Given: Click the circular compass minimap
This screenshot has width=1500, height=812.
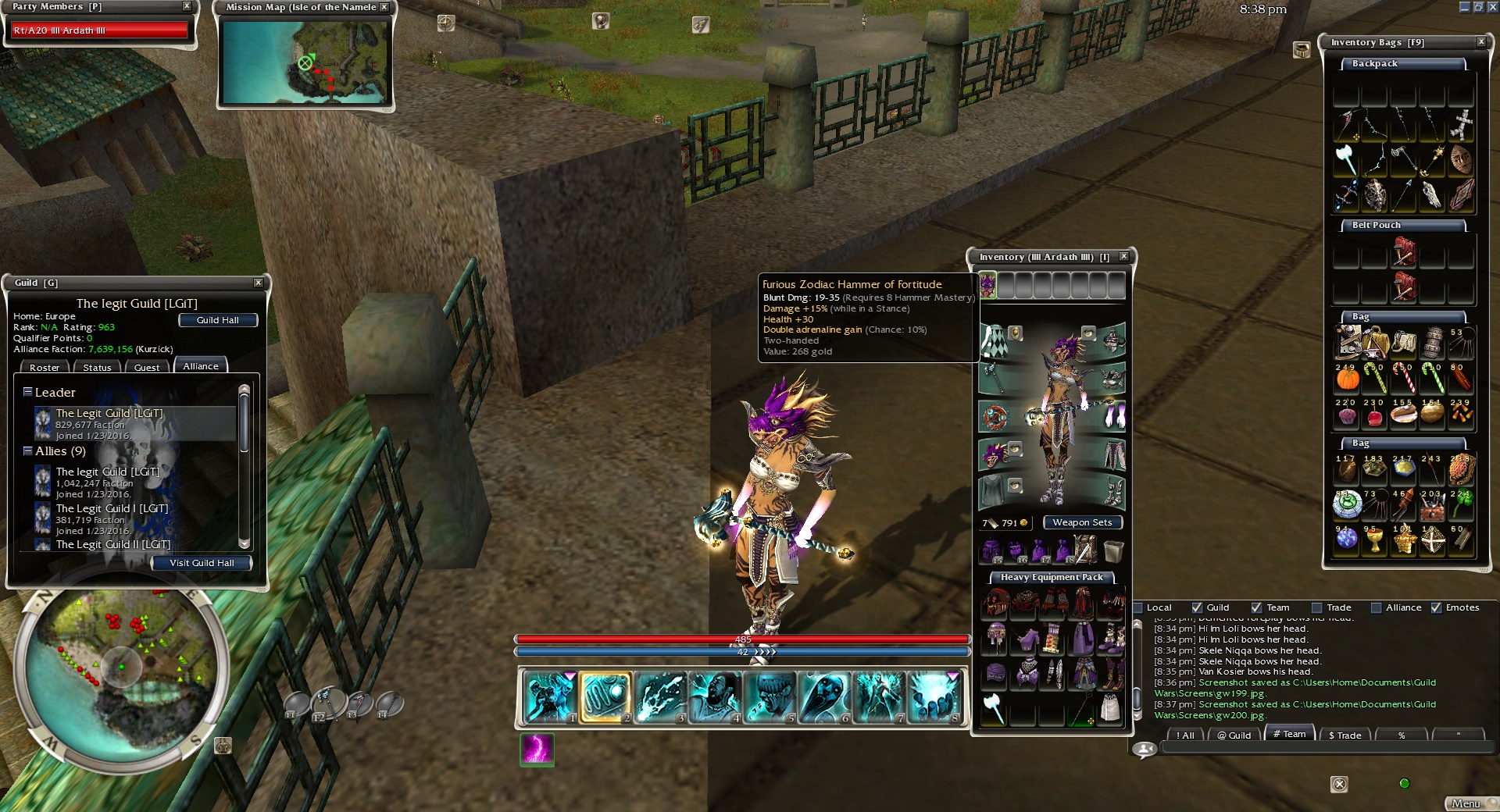Looking at the screenshot, I should coord(121,668).
